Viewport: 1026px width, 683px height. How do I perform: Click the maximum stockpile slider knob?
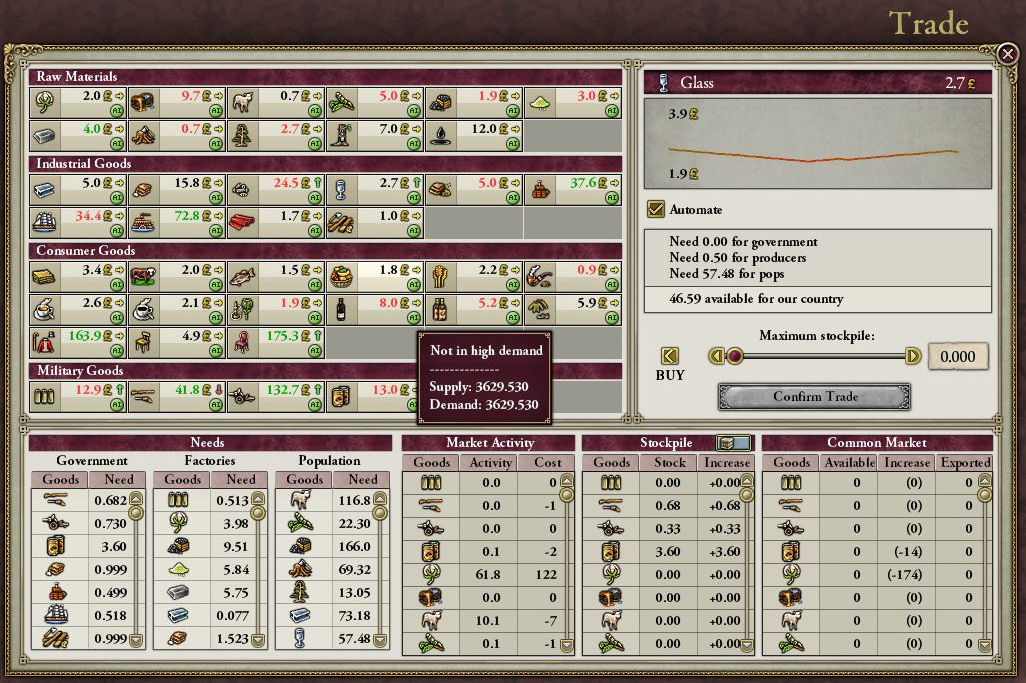pyautogui.click(x=735, y=356)
